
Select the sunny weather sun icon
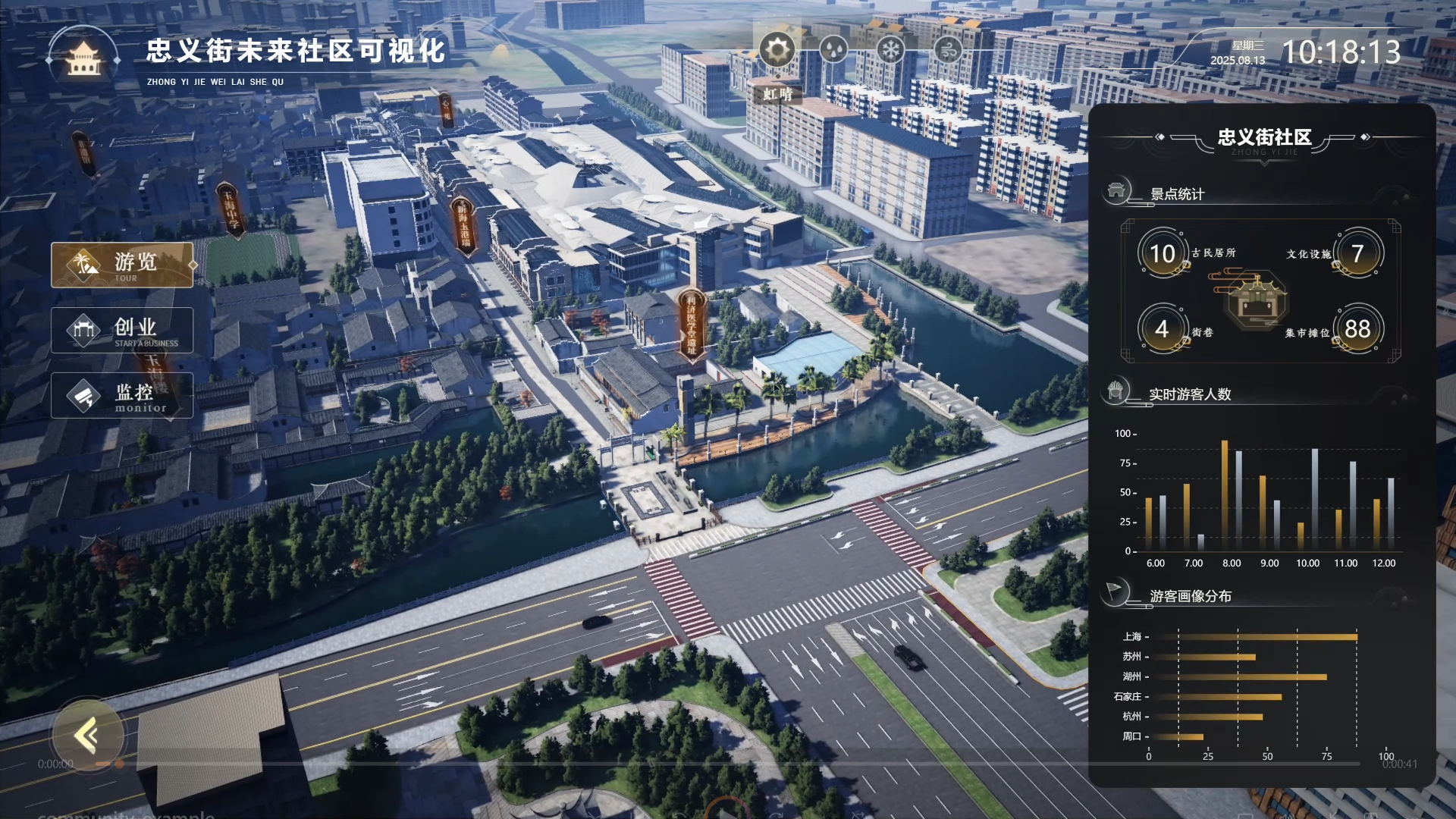pyautogui.click(x=777, y=50)
